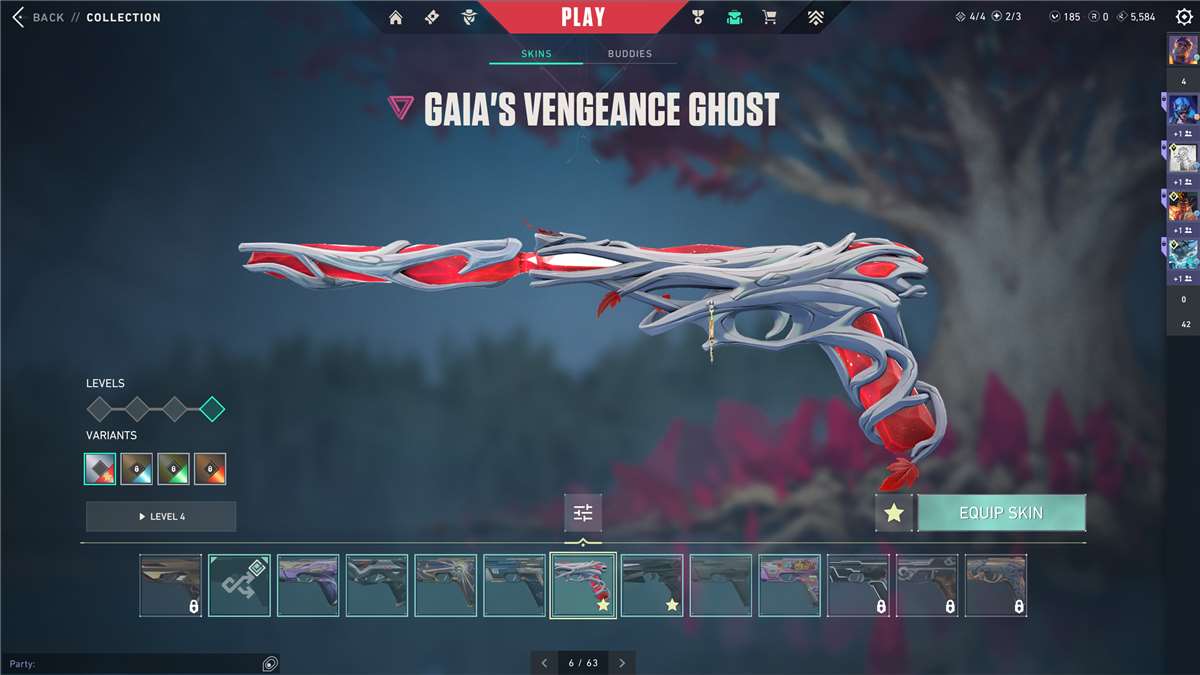The width and height of the screenshot is (1200, 675).
Task: Open the skin filter sliders button
Action: pos(583,513)
